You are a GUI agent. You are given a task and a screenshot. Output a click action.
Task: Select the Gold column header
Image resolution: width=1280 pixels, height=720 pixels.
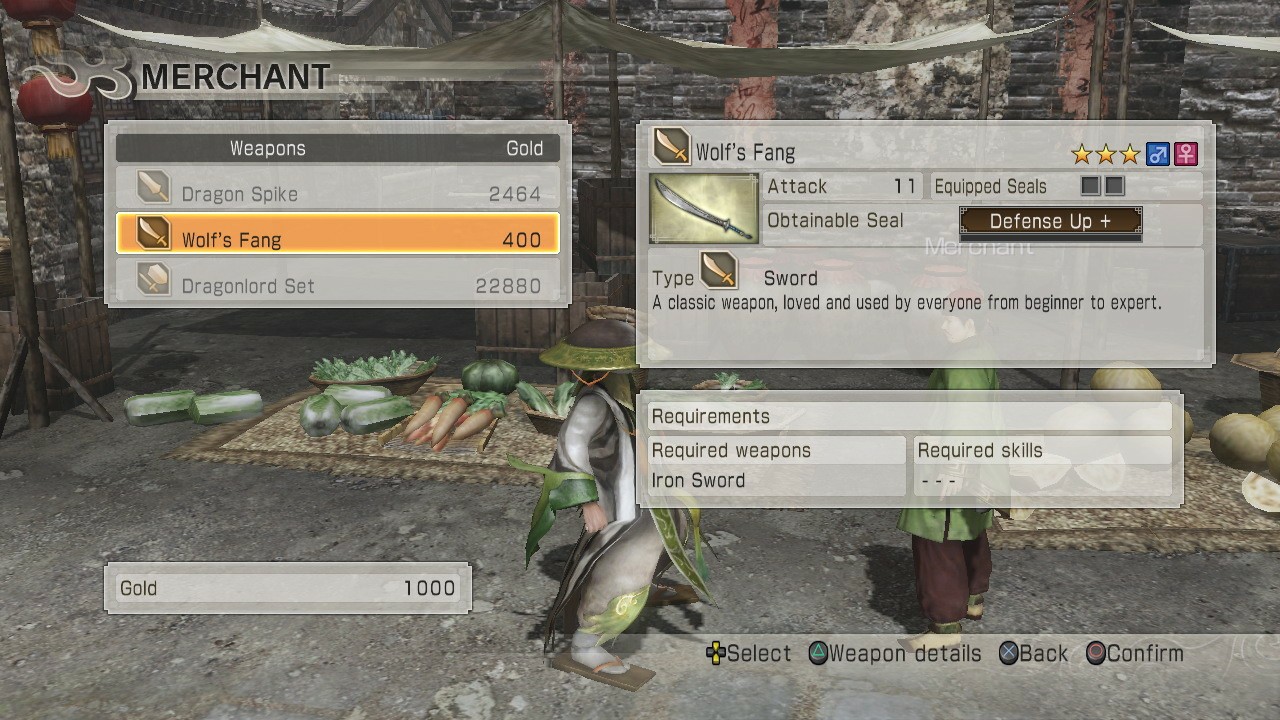click(x=527, y=147)
